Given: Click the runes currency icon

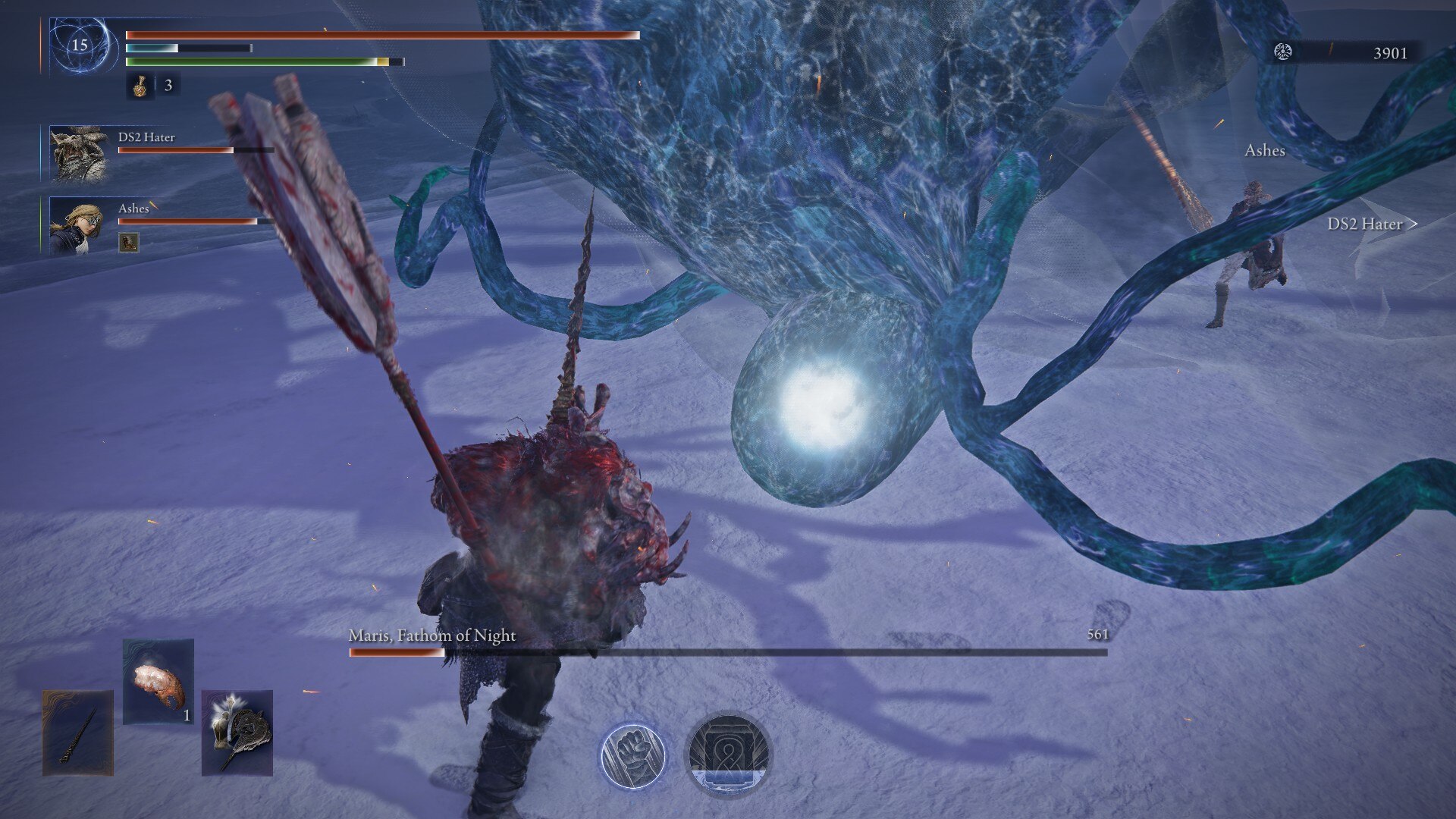Looking at the screenshot, I should click(x=1283, y=52).
